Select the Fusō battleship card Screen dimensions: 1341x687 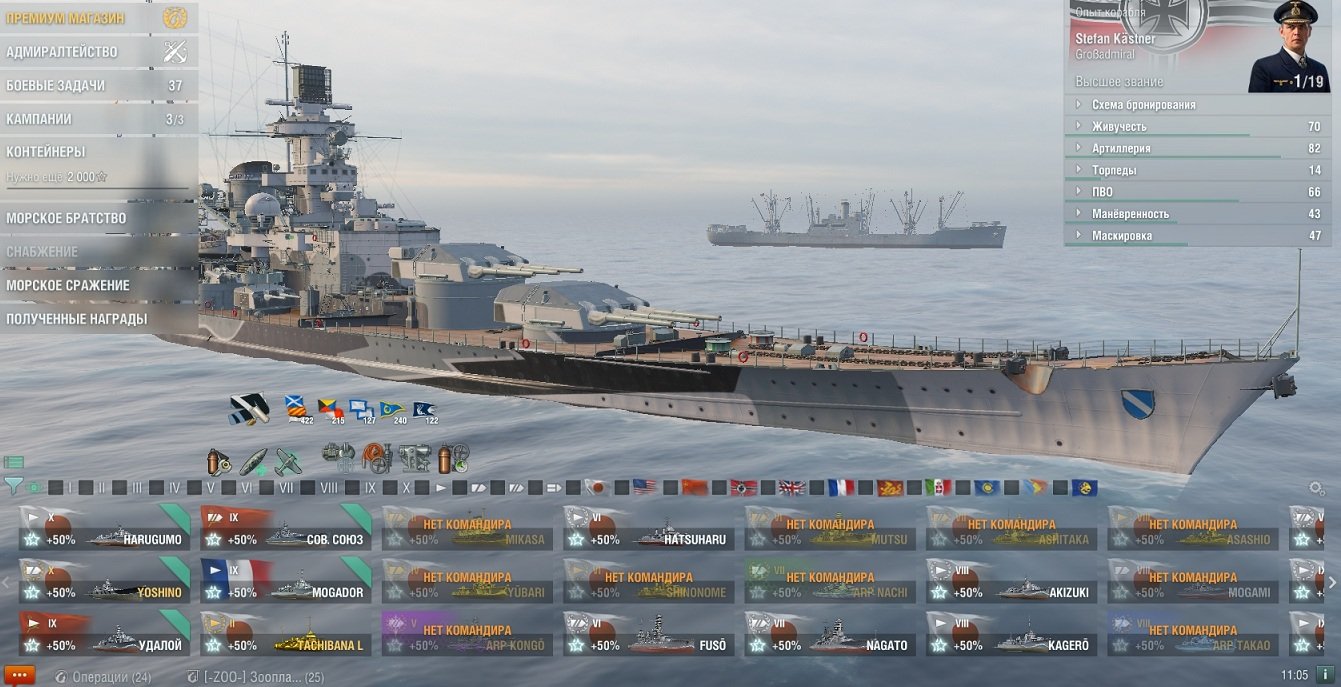pyautogui.click(x=648, y=634)
